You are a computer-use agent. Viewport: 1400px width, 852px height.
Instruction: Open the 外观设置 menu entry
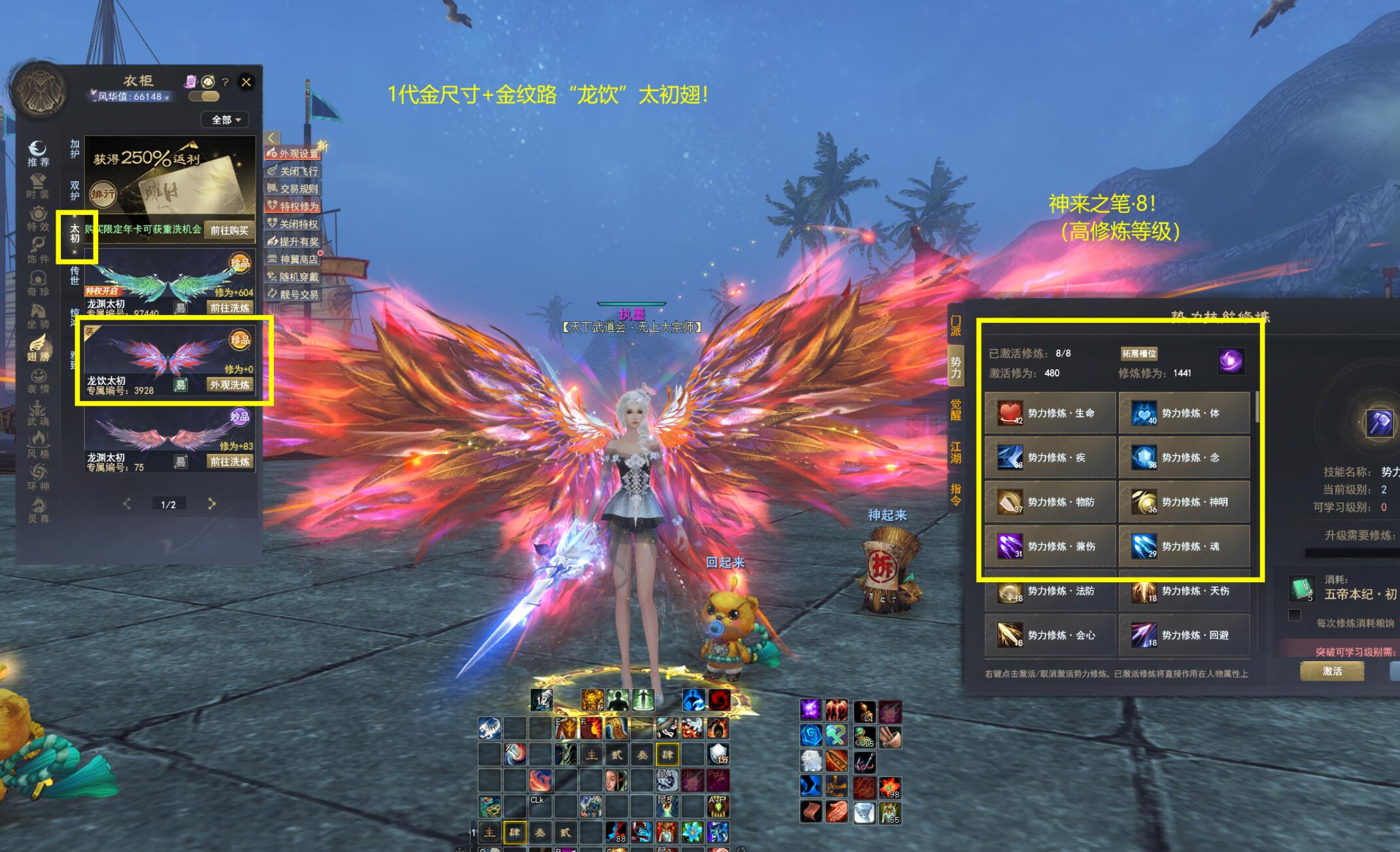[293, 154]
